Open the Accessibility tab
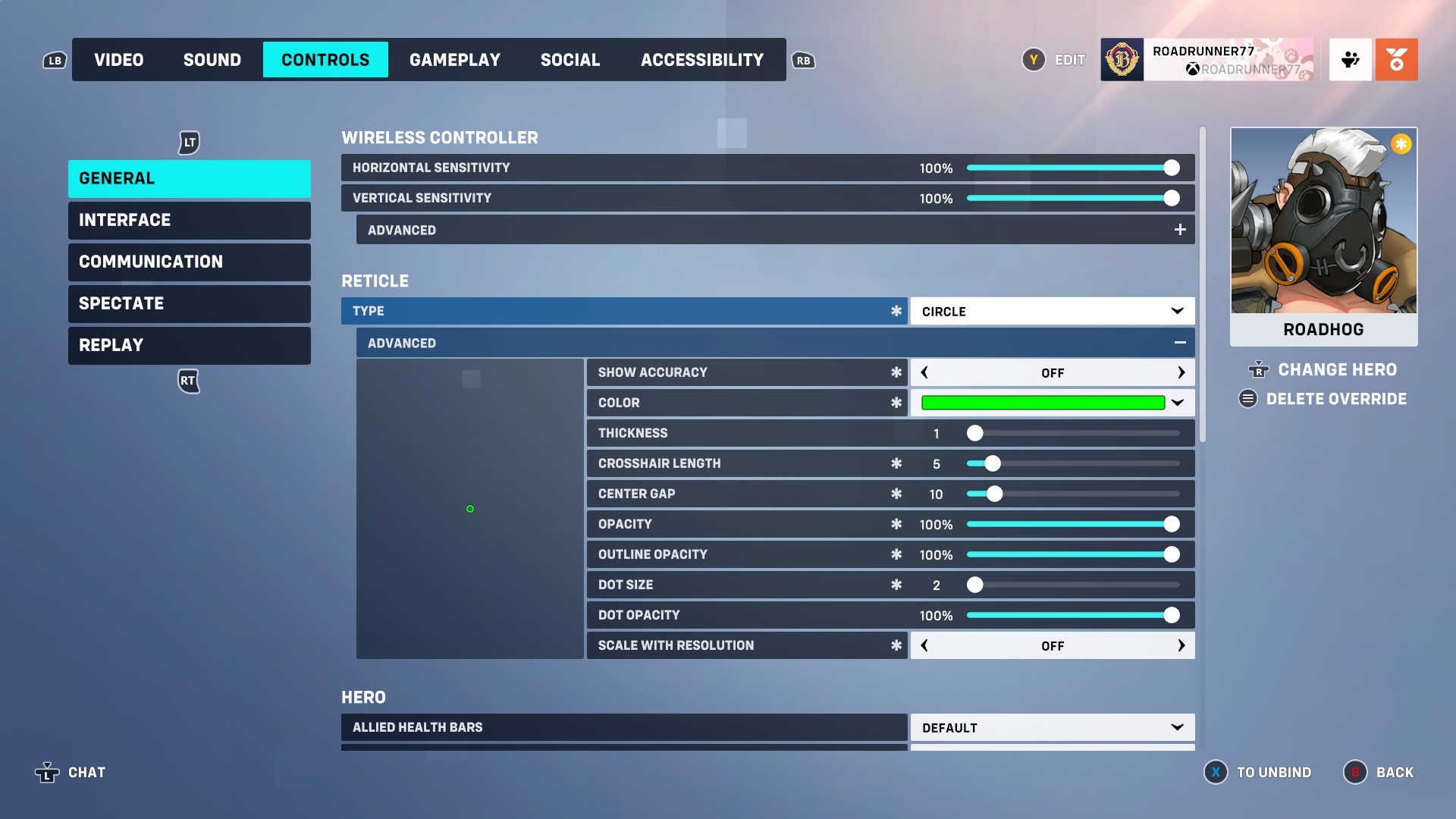The height and width of the screenshot is (819, 1456). (x=701, y=60)
